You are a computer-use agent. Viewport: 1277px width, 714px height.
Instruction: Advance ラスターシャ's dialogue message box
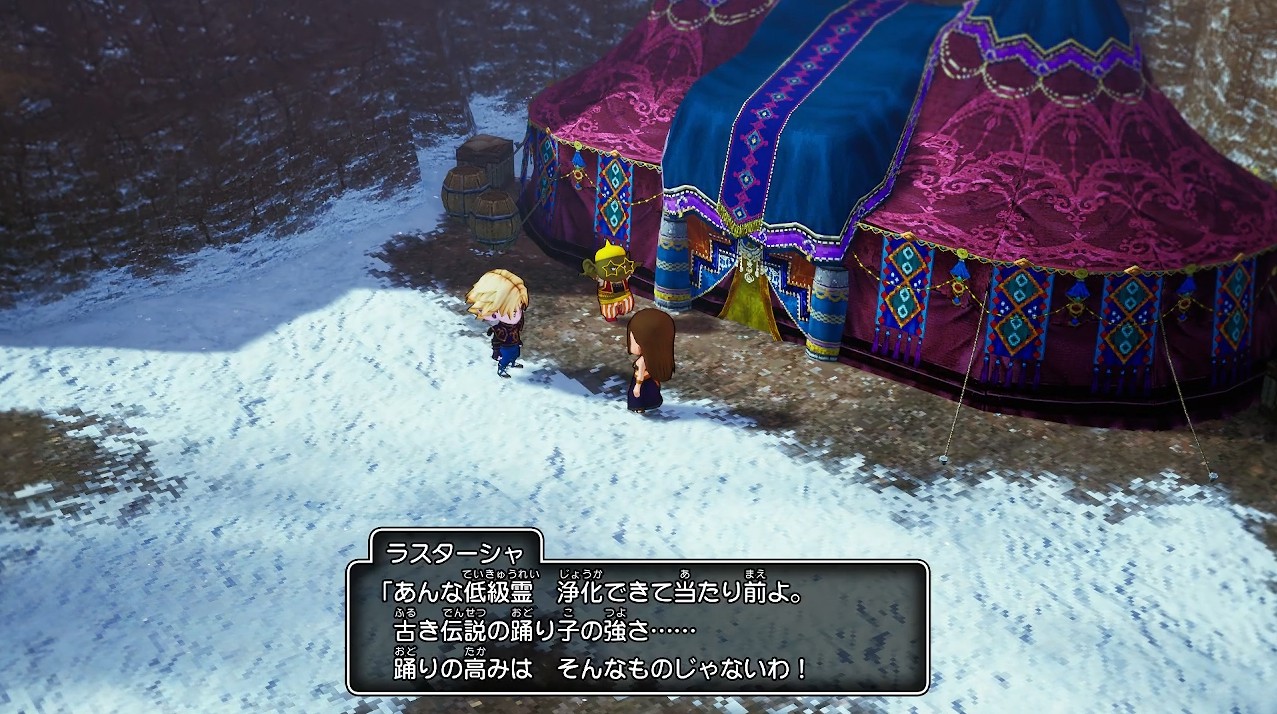(637, 627)
